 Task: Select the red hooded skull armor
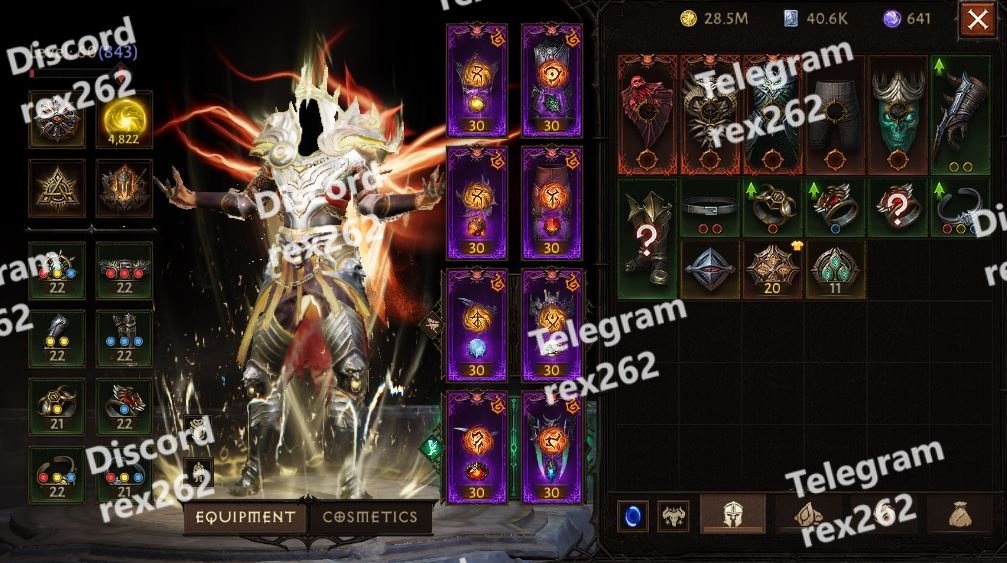pyautogui.click(x=648, y=114)
